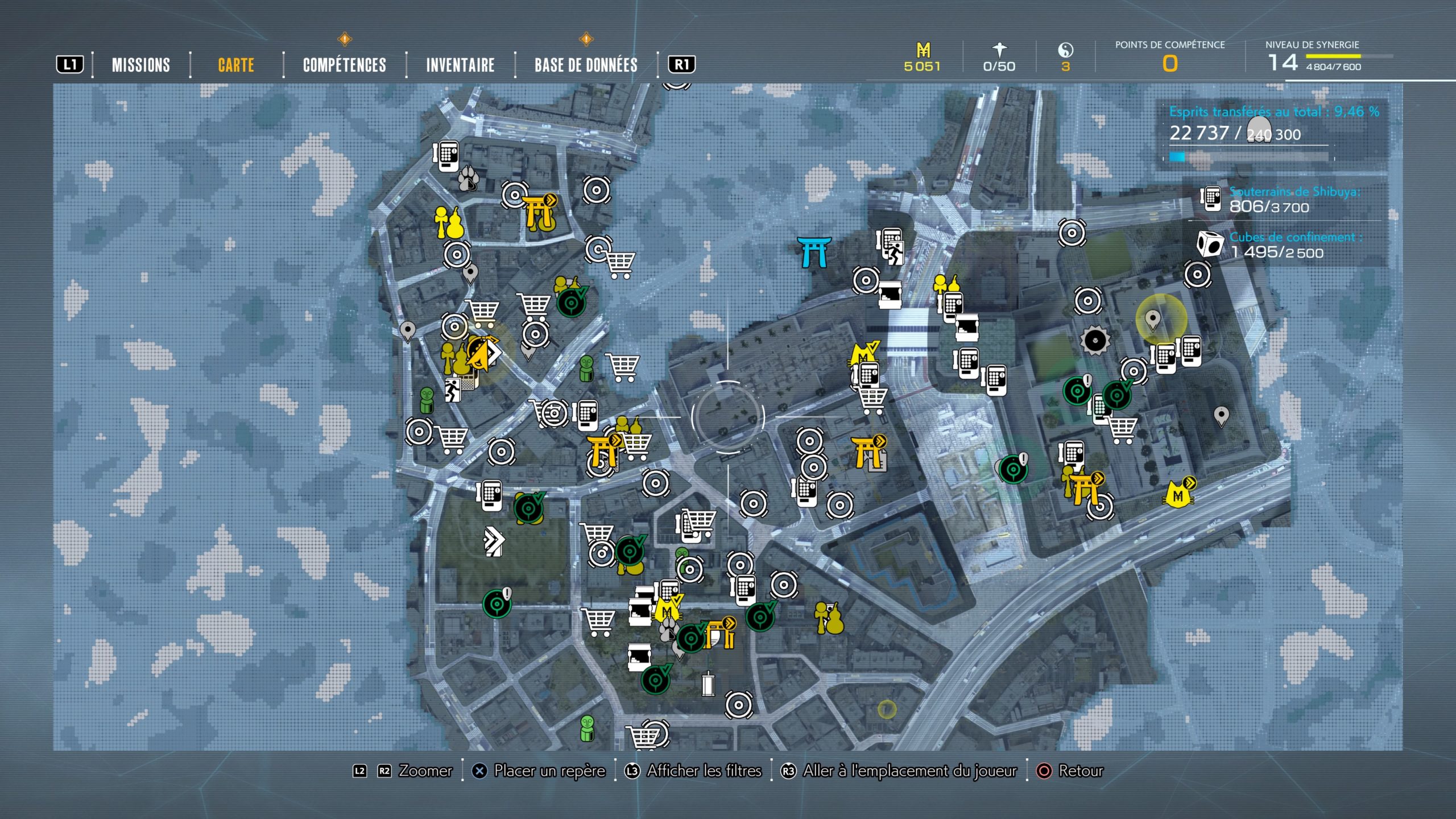
Task: Select the blue torii gate marker
Action: [814, 252]
